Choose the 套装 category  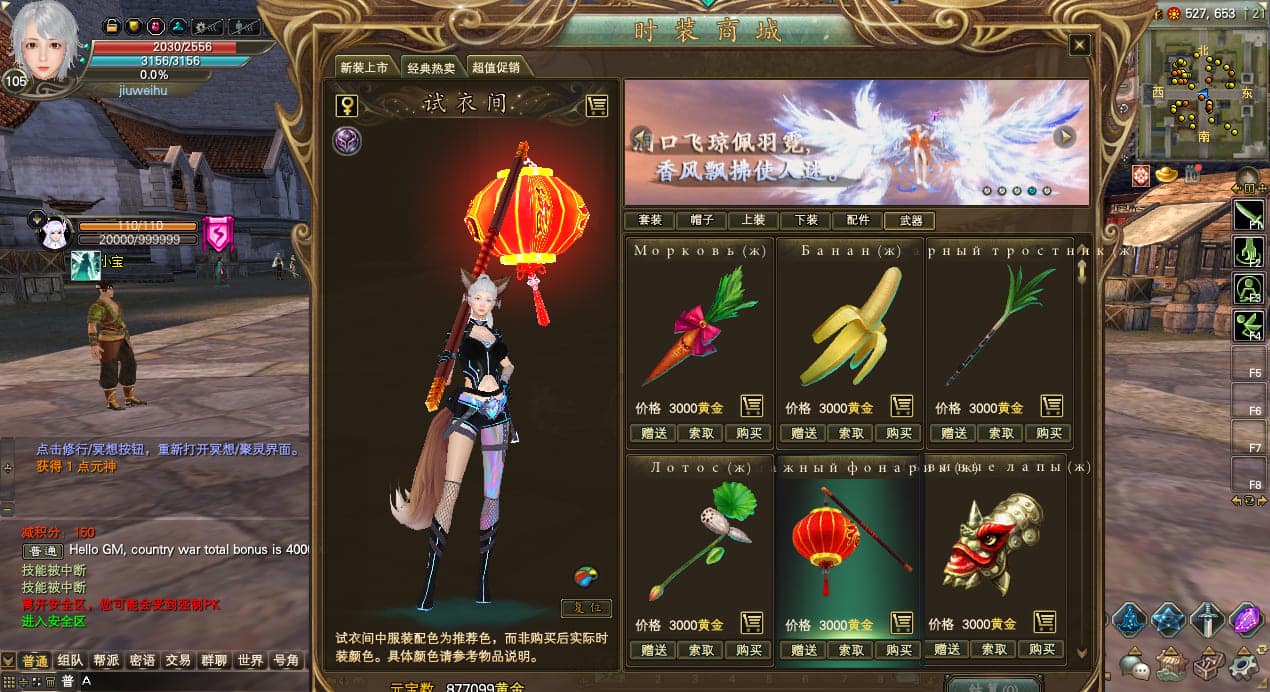click(649, 220)
